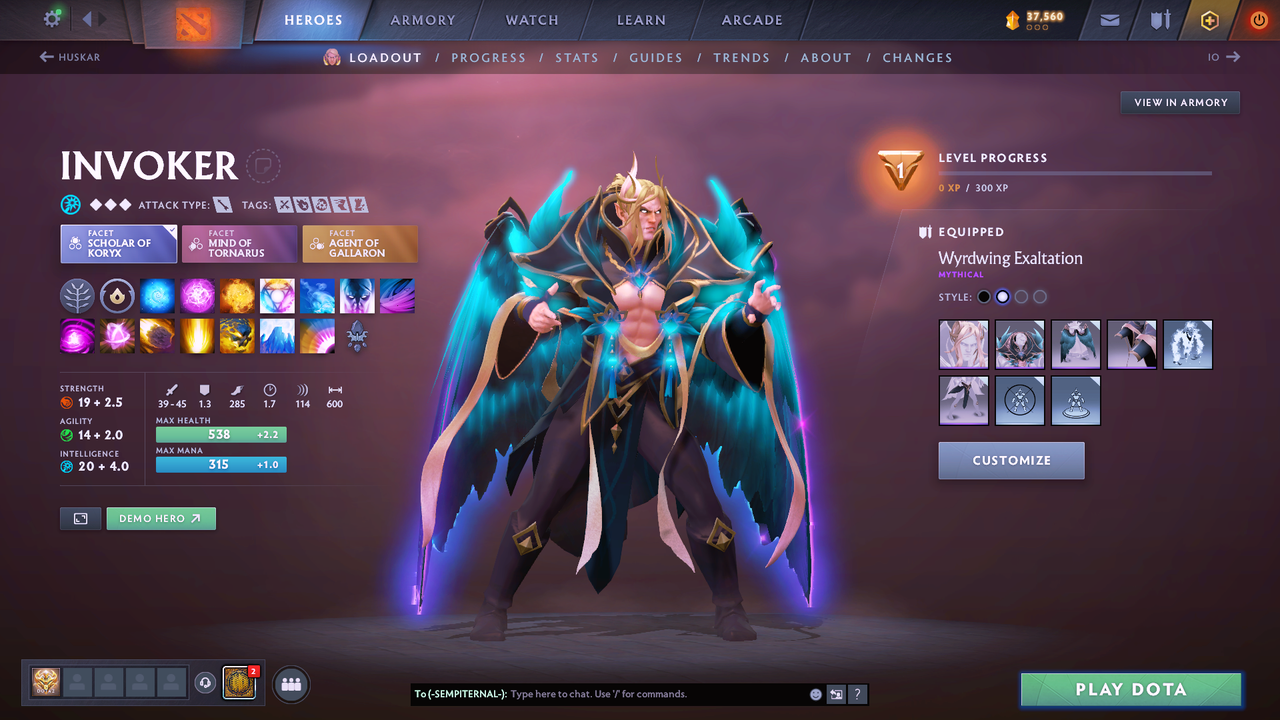Click the DEMO HERO button
1280x720 pixels.
pos(161,518)
